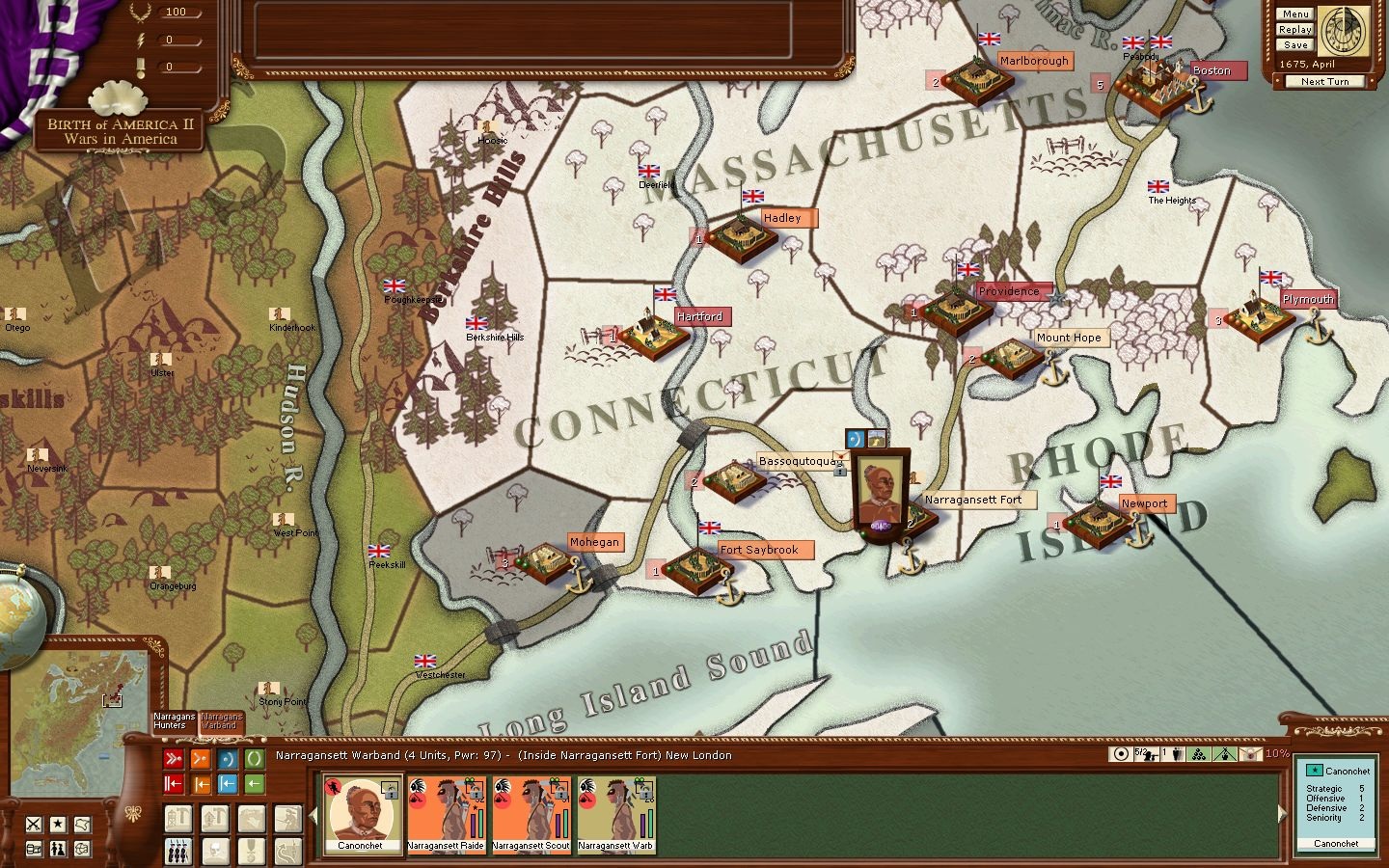Select the green passive posture button
This screenshot has width=1389, height=868.
[255, 759]
